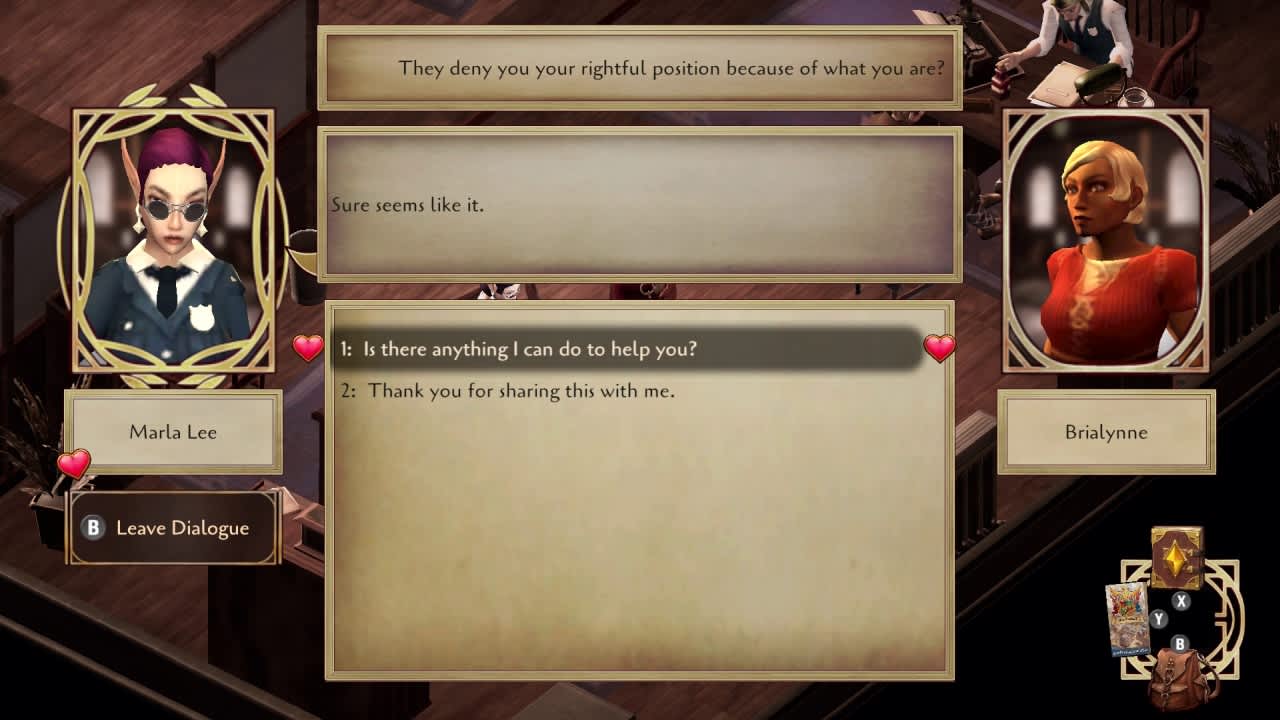Select Marla Lee's portrait
Screen dimensions: 1280x720
point(172,240)
